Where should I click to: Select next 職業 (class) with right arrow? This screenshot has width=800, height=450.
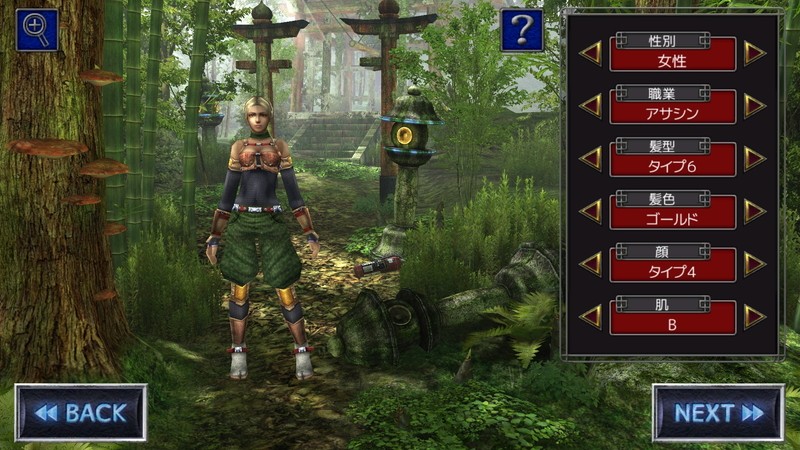tap(754, 106)
